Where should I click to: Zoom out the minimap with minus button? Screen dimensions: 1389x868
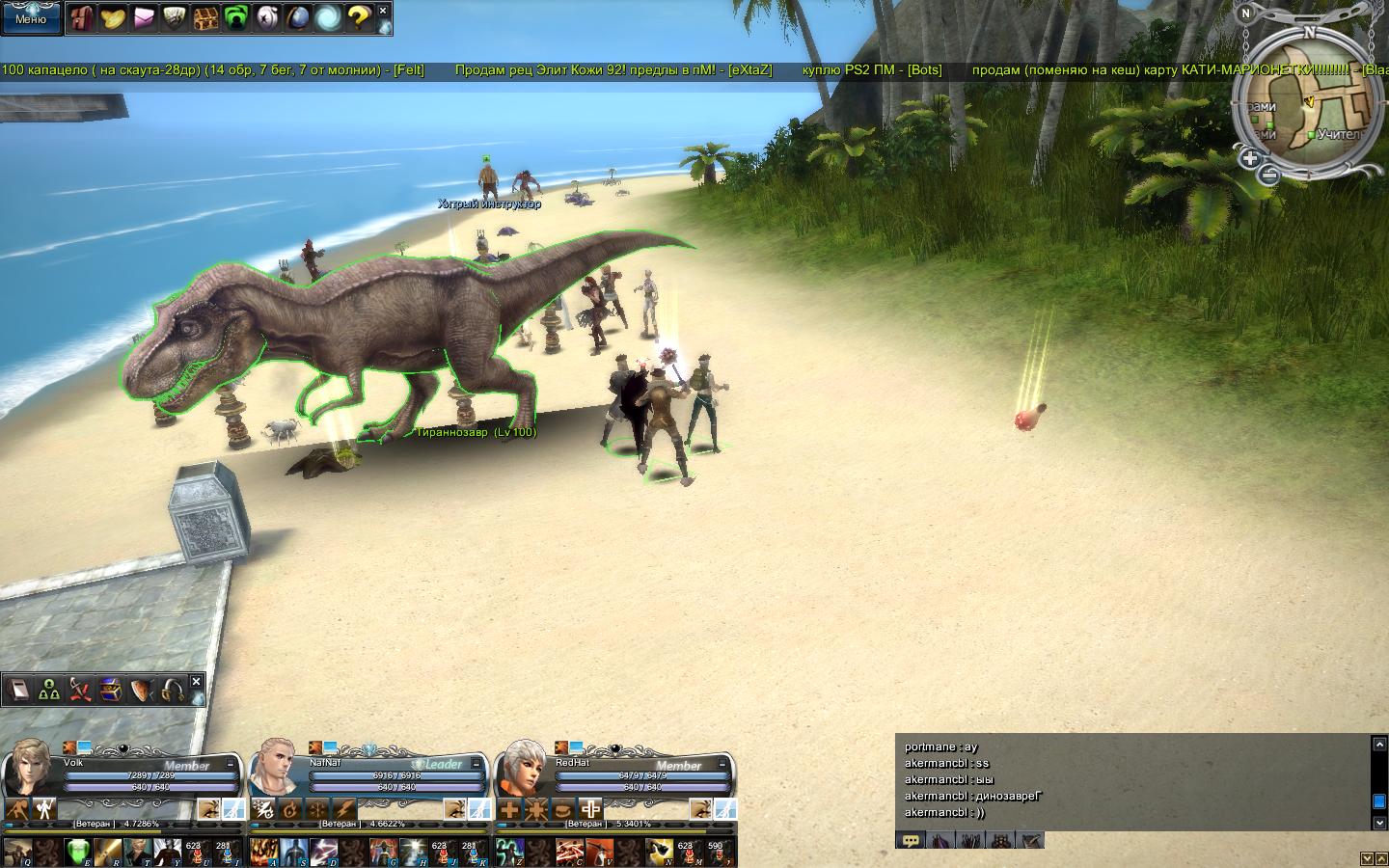coord(1269,175)
